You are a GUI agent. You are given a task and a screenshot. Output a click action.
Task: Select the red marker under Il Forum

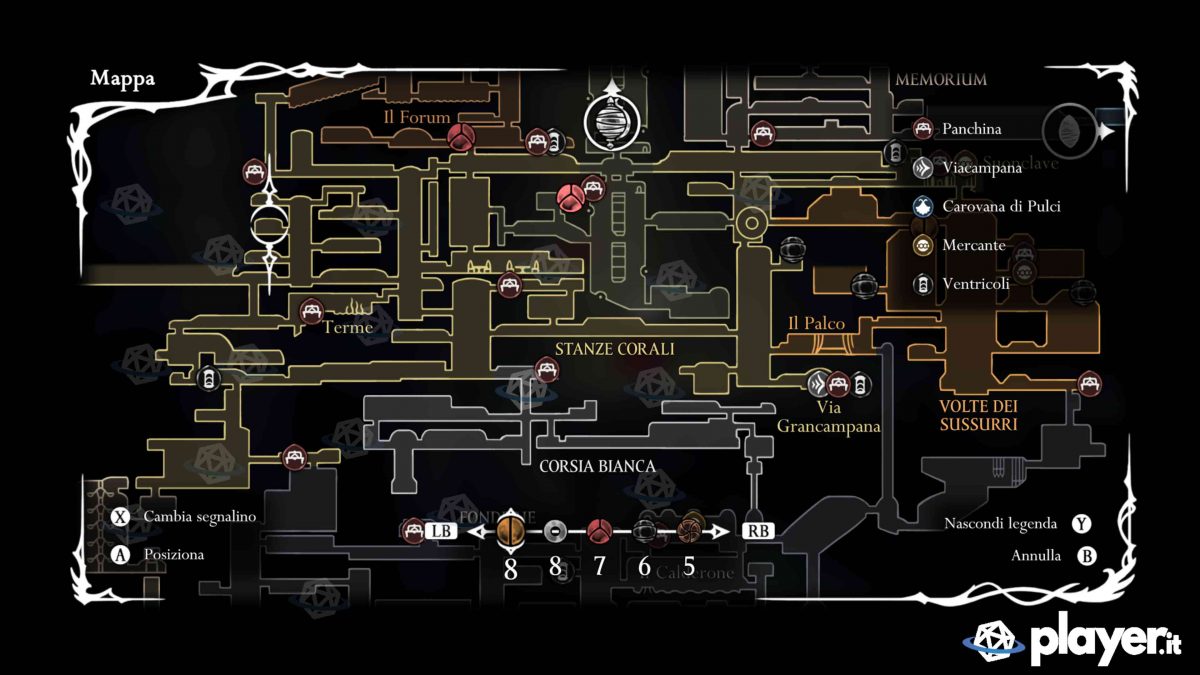pyautogui.click(x=460, y=137)
